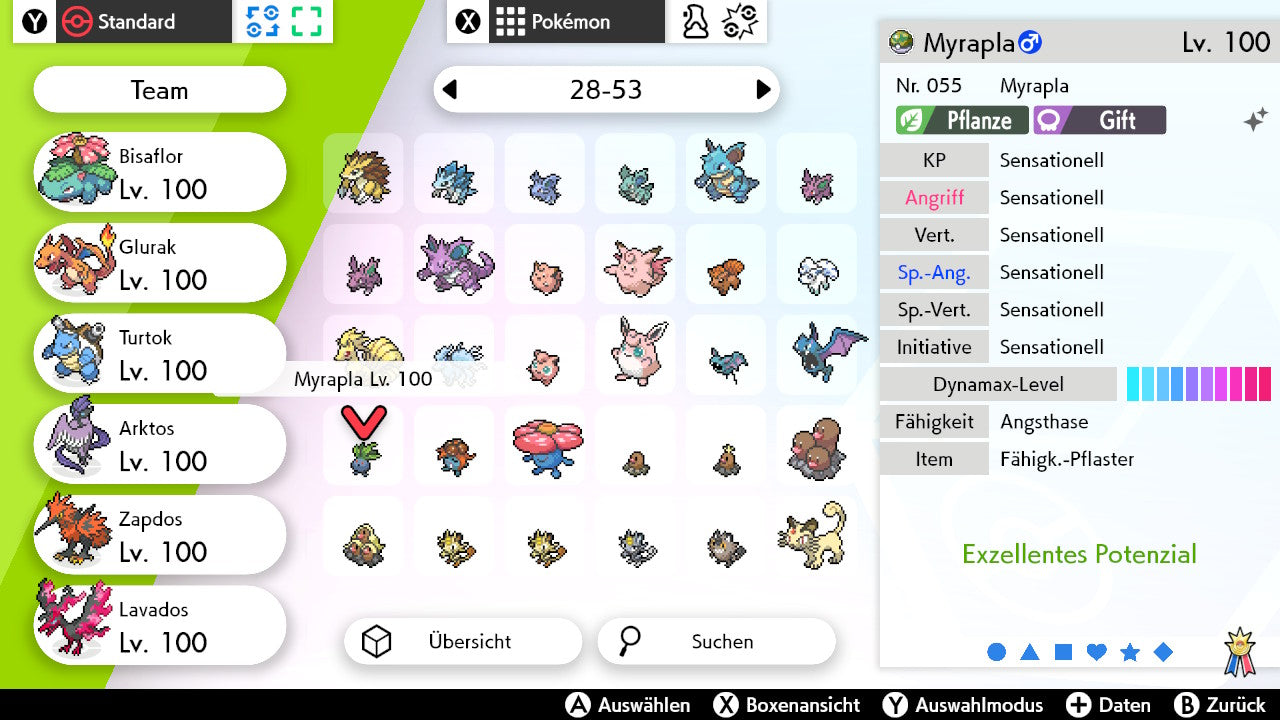Image resolution: width=1280 pixels, height=720 pixels.
Task: Open Suchen to search Pokémon
Action: point(716,642)
